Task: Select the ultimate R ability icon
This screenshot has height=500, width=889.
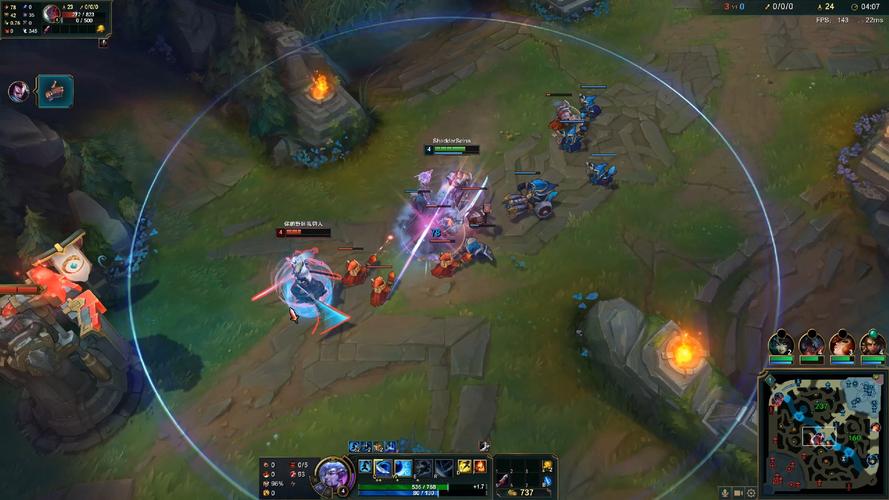Action: [443, 467]
